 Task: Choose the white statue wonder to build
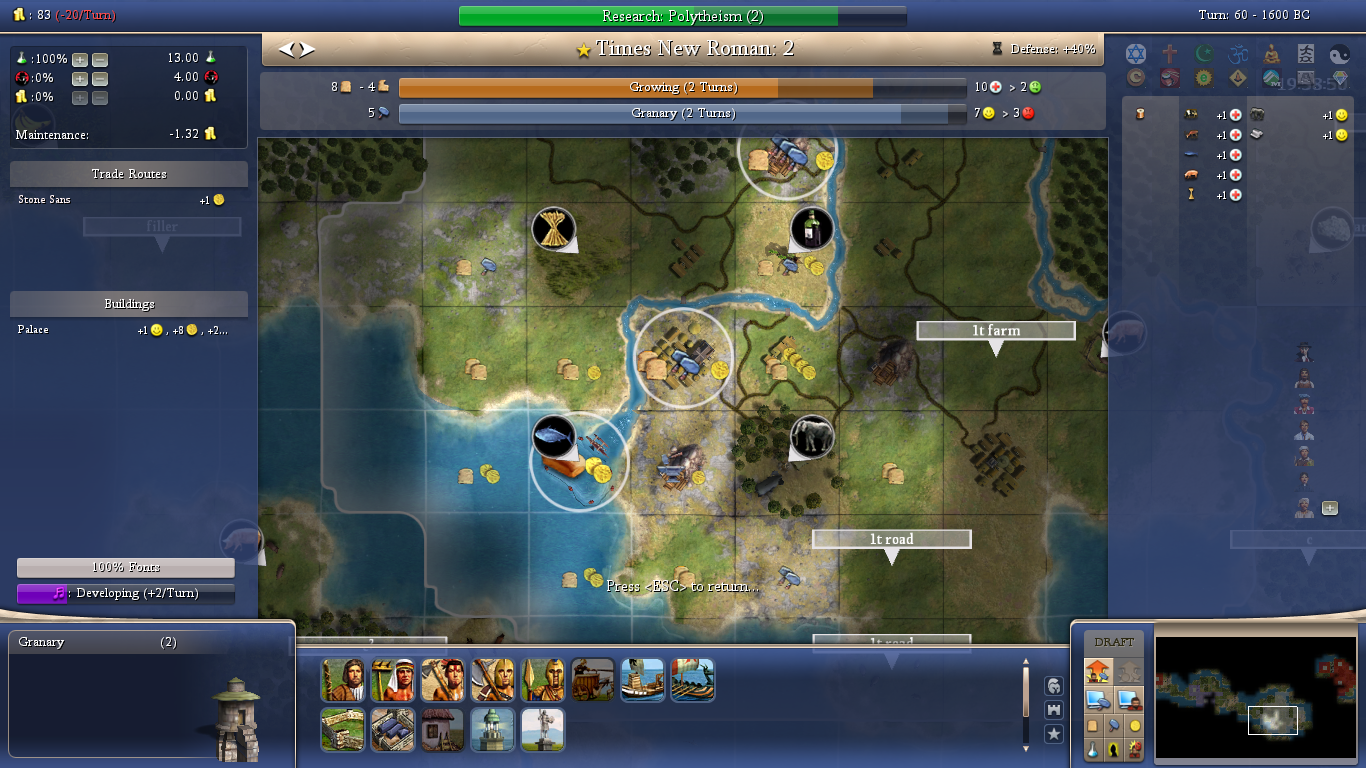542,730
